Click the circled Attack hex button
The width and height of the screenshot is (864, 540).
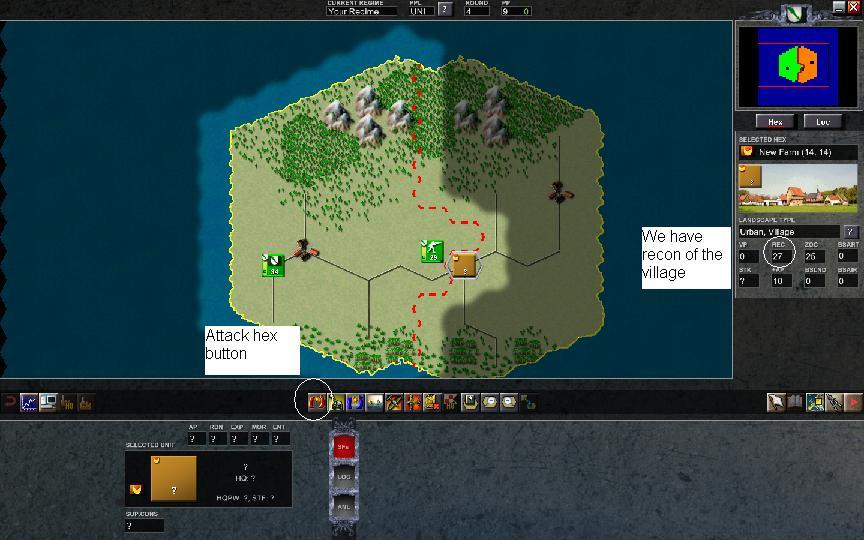317,402
